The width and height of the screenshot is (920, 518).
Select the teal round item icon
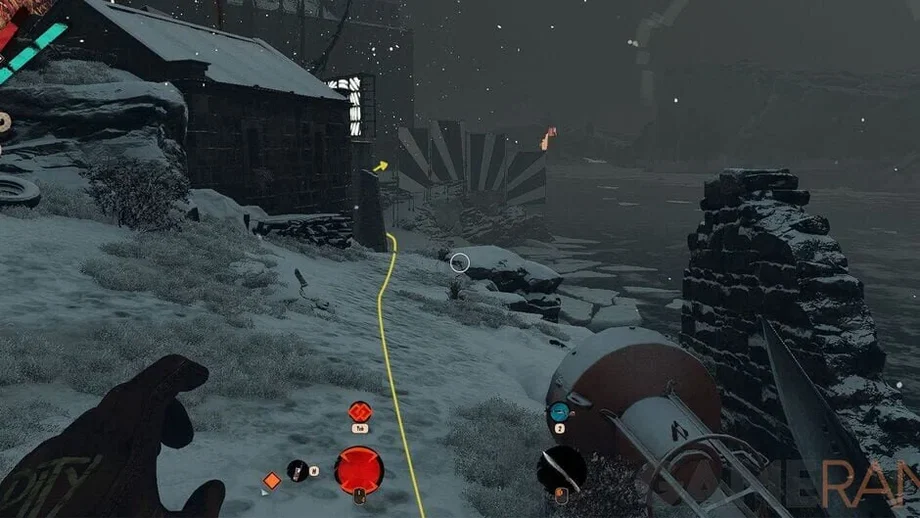[x=558, y=411]
